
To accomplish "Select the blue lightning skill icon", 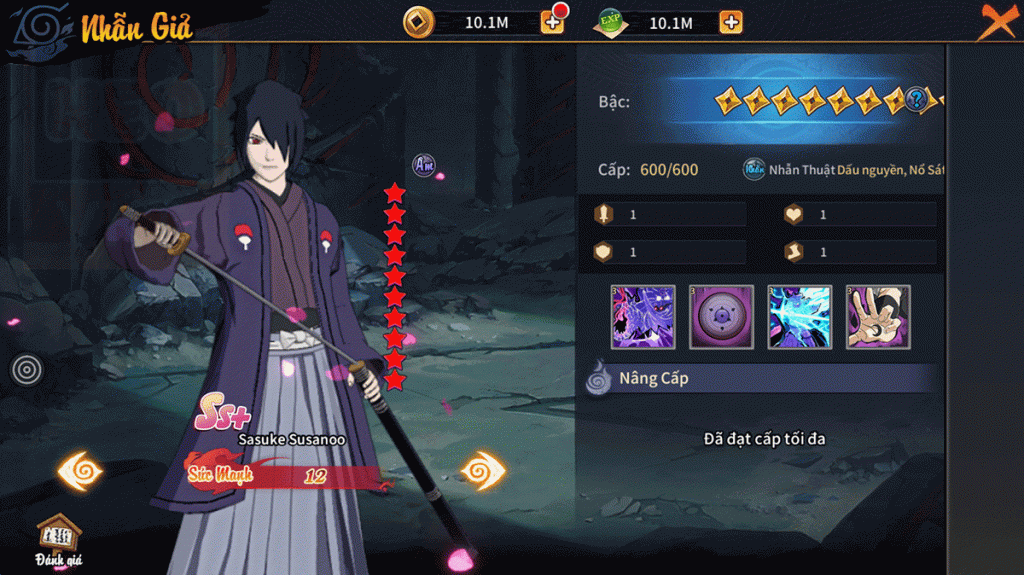I will pyautogui.click(x=800, y=317).
